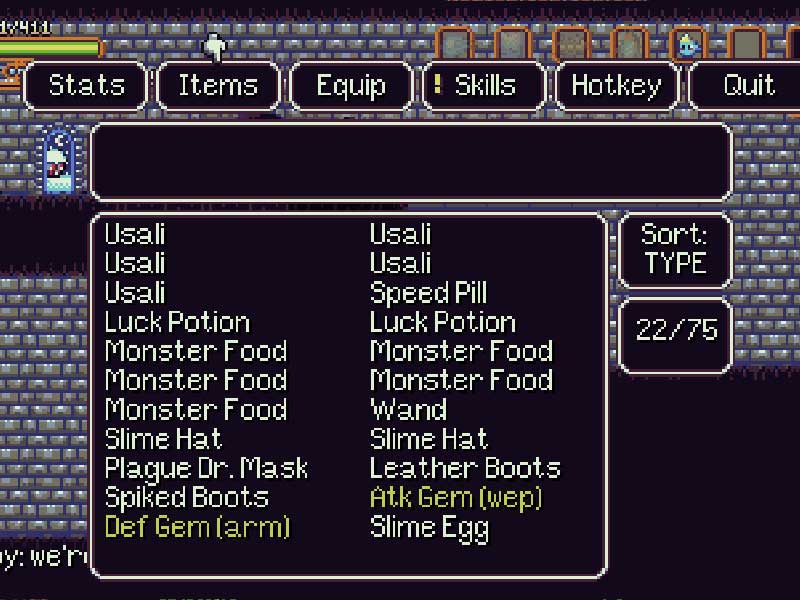Click the Atk Gem (wep) entry

coord(455,497)
